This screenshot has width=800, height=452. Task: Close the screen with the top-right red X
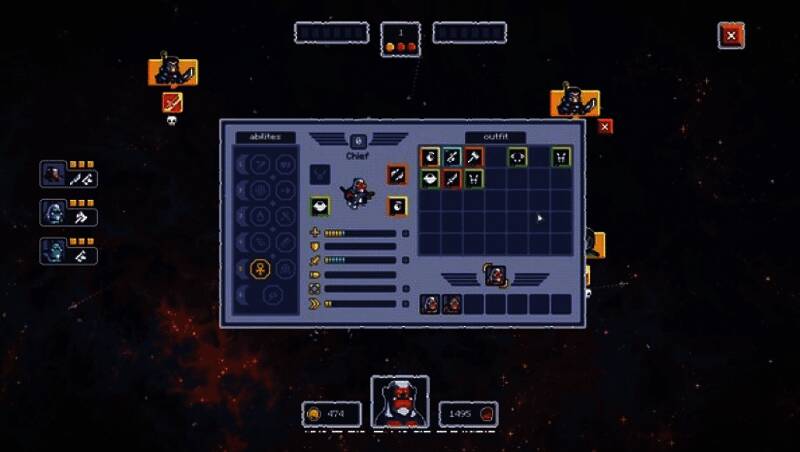(x=731, y=35)
